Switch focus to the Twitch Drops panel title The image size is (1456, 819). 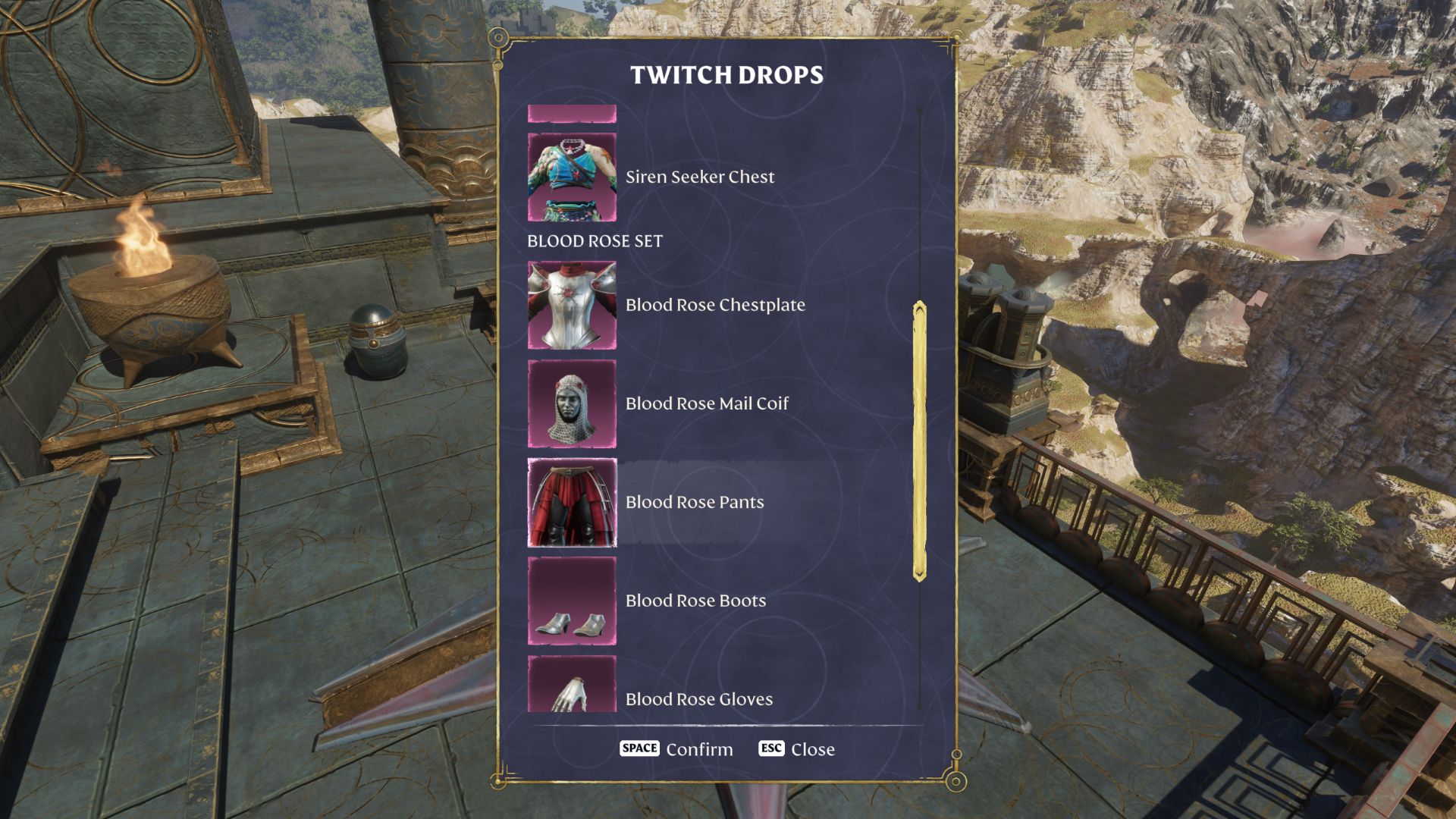pos(726,74)
